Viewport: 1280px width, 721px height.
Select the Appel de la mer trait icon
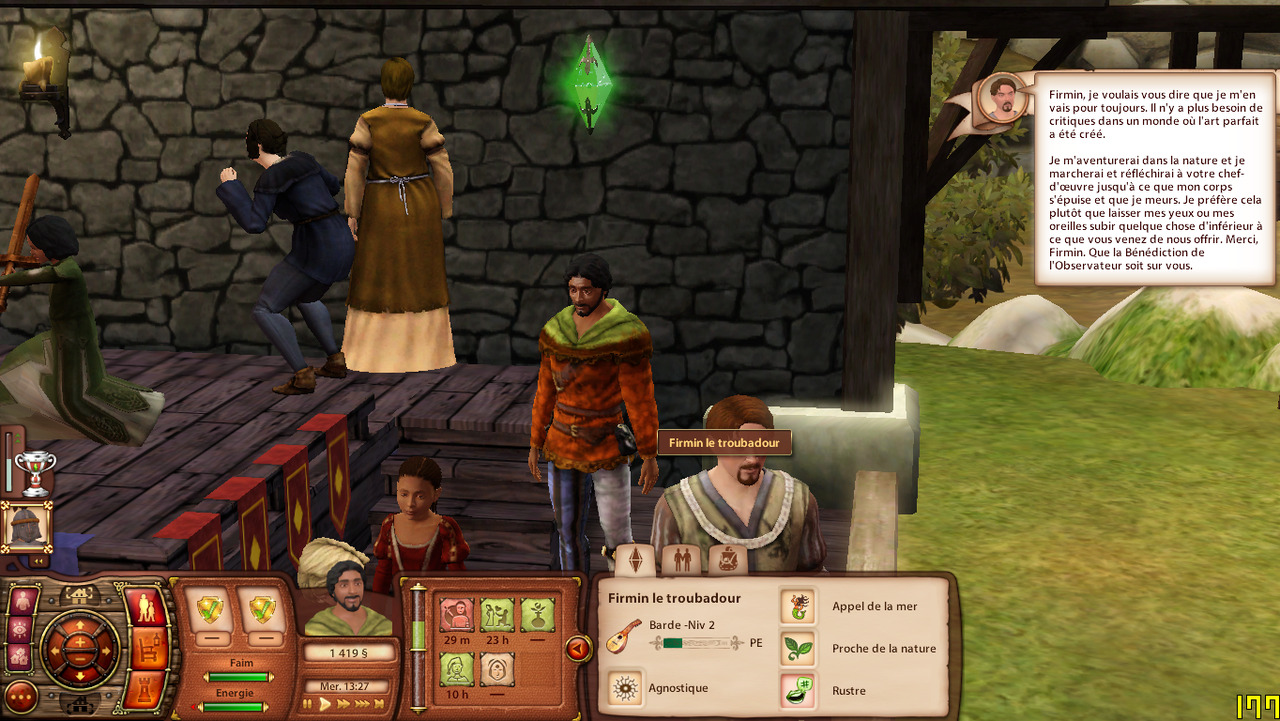[798, 606]
